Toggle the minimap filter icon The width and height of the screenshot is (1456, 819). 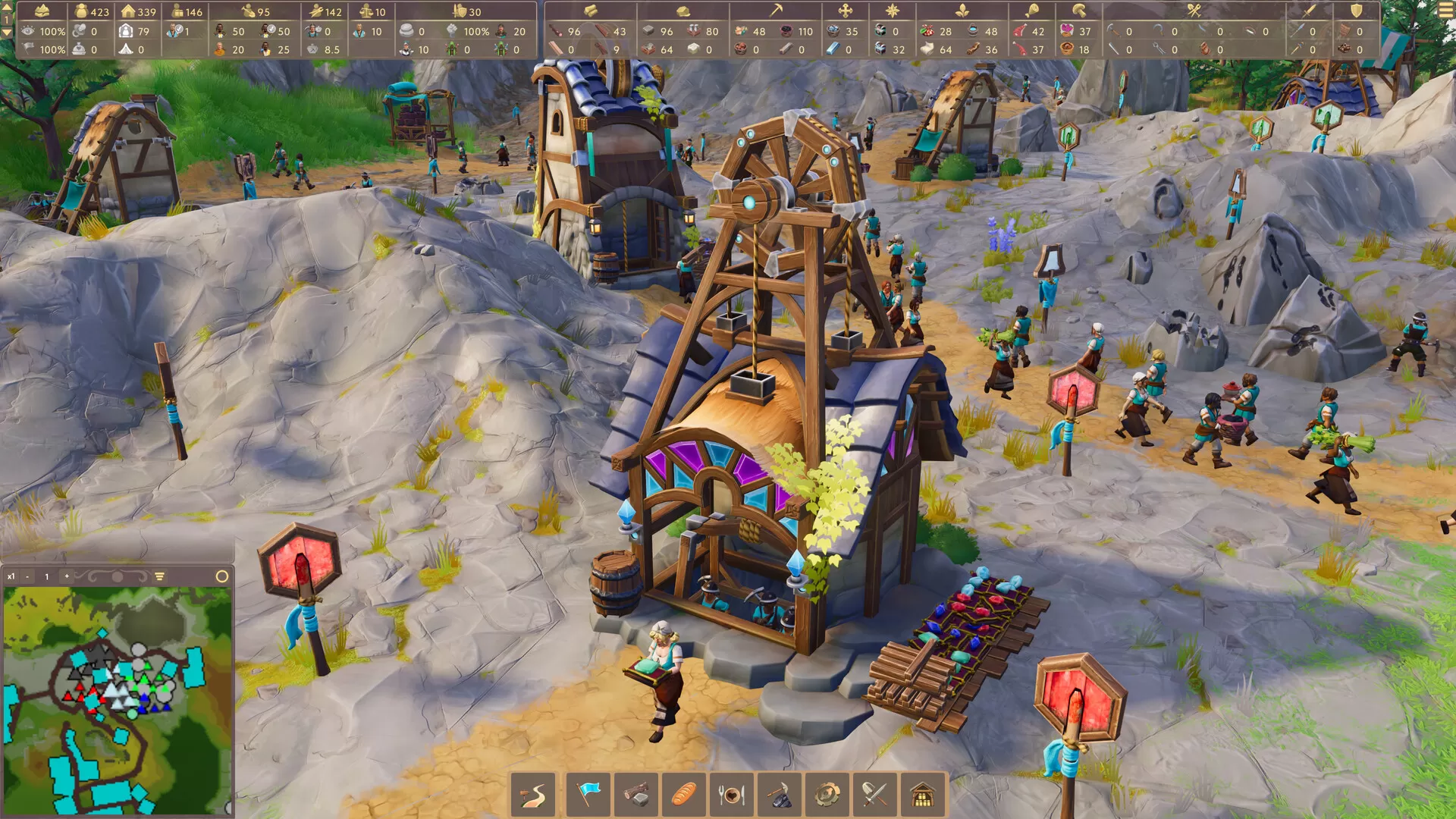158,576
